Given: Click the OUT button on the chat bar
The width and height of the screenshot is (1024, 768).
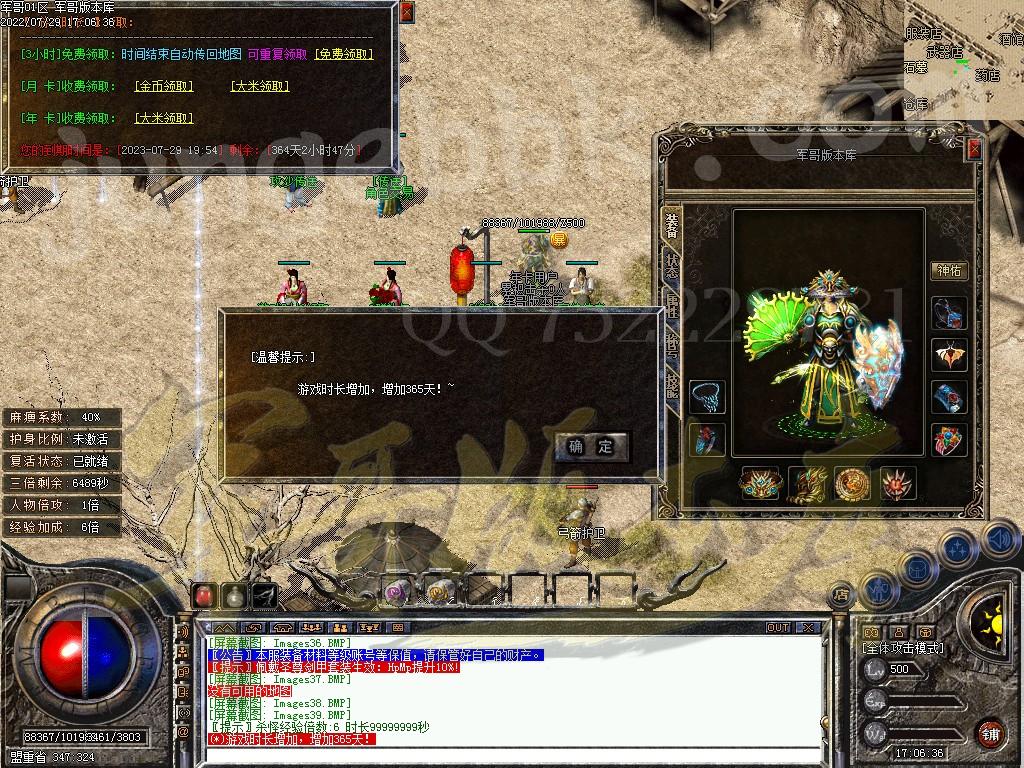Looking at the screenshot, I should click(x=778, y=628).
